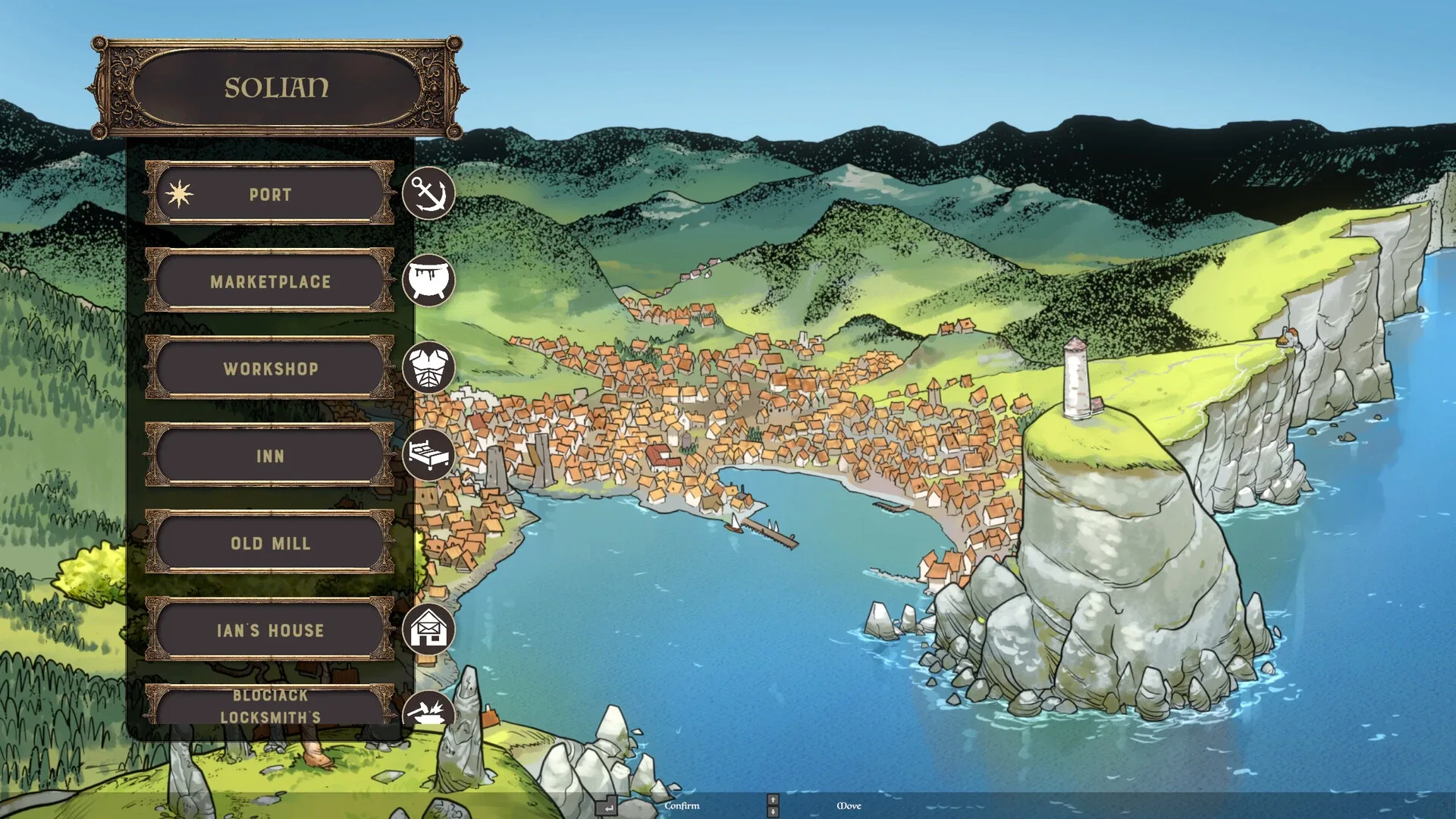Viewport: 1456px width, 819px height.
Task: Visit Ian's House from the list
Action: pos(270,630)
